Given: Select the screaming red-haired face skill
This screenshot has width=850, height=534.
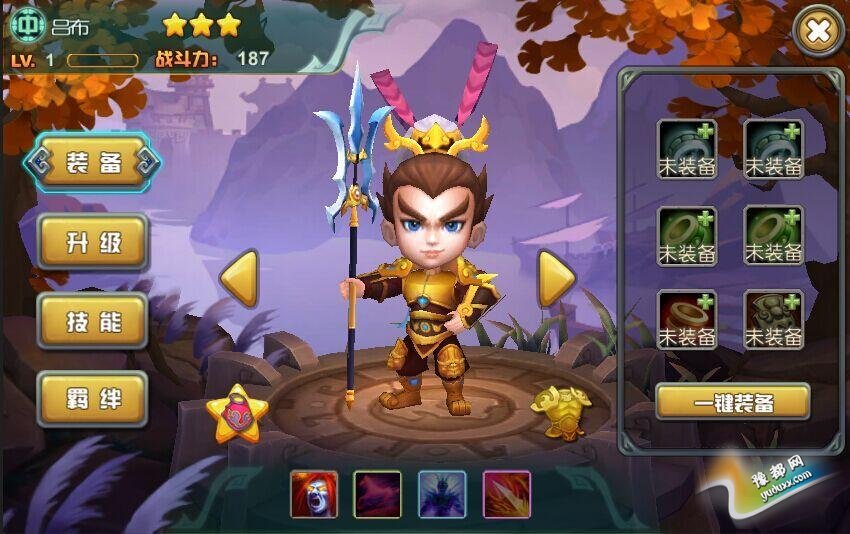Looking at the screenshot, I should tap(314, 494).
